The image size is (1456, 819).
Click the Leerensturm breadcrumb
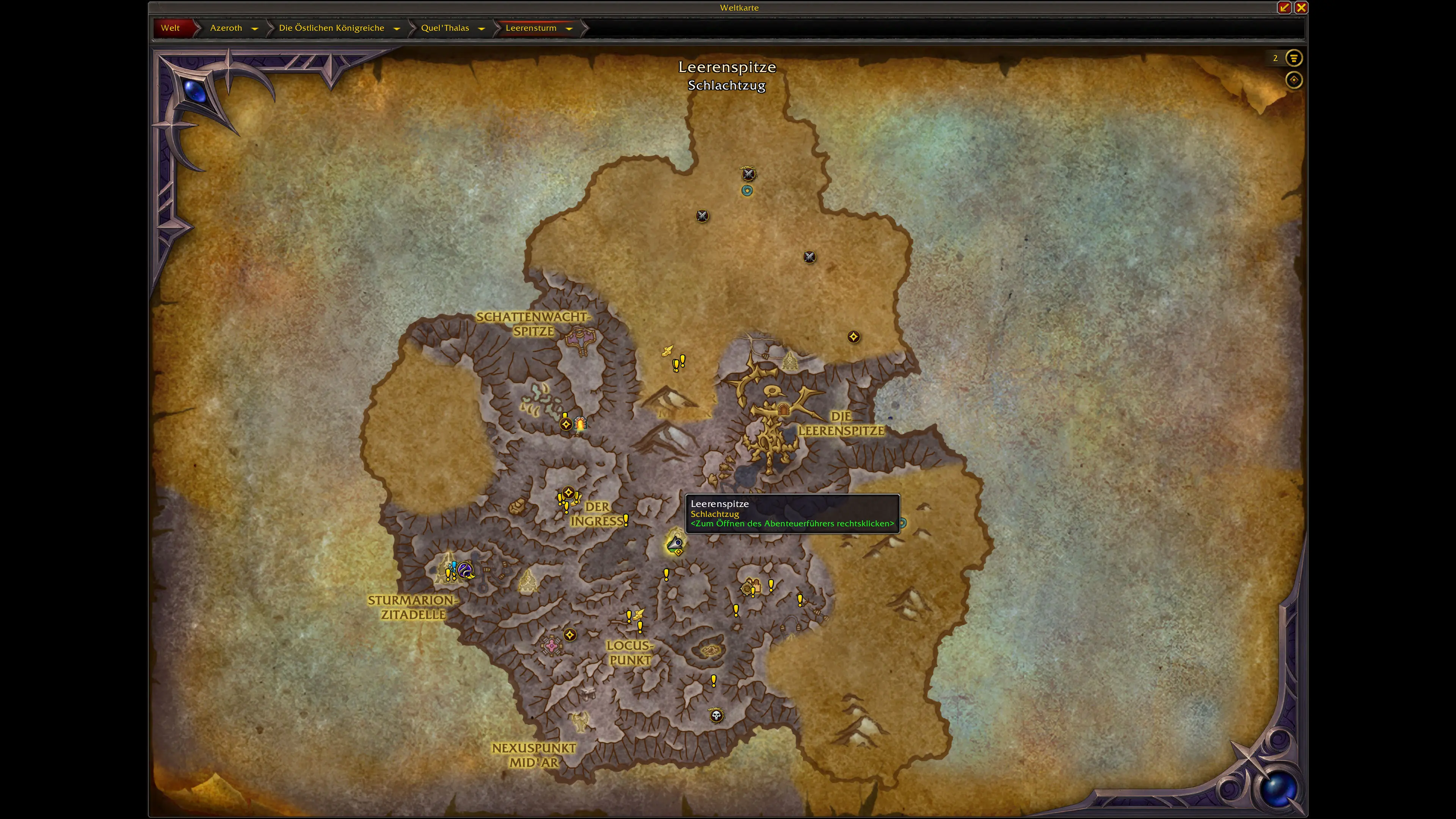pos(531,28)
